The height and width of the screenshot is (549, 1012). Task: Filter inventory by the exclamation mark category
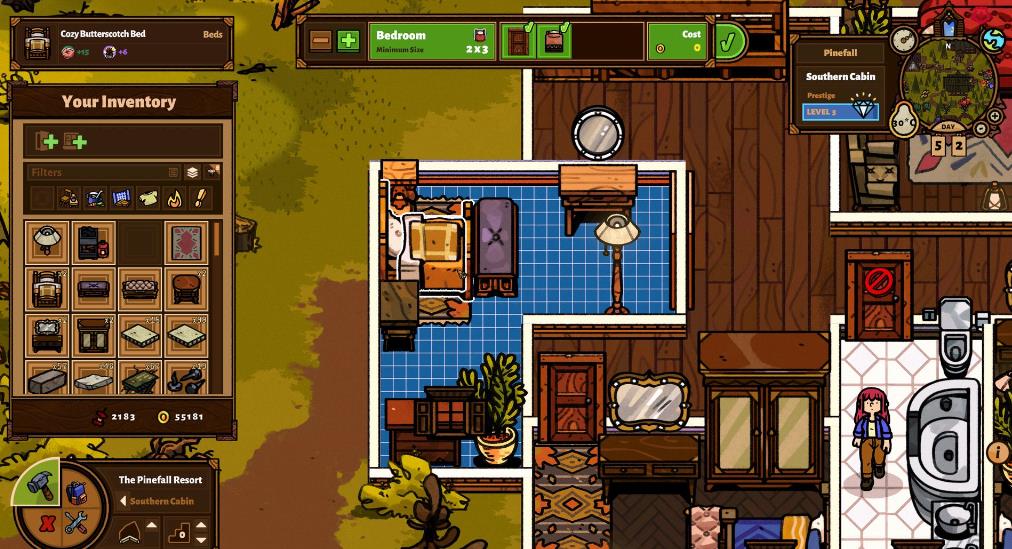click(199, 197)
